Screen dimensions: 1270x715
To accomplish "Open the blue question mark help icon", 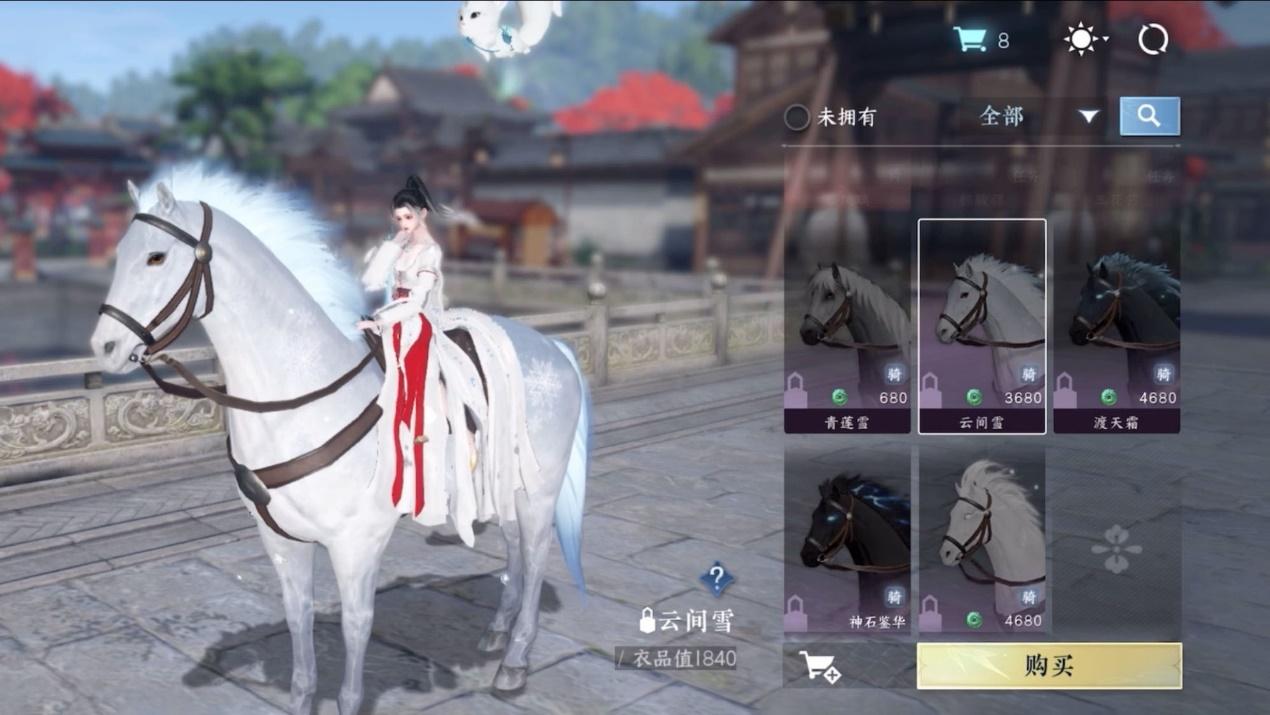I will 716,578.
